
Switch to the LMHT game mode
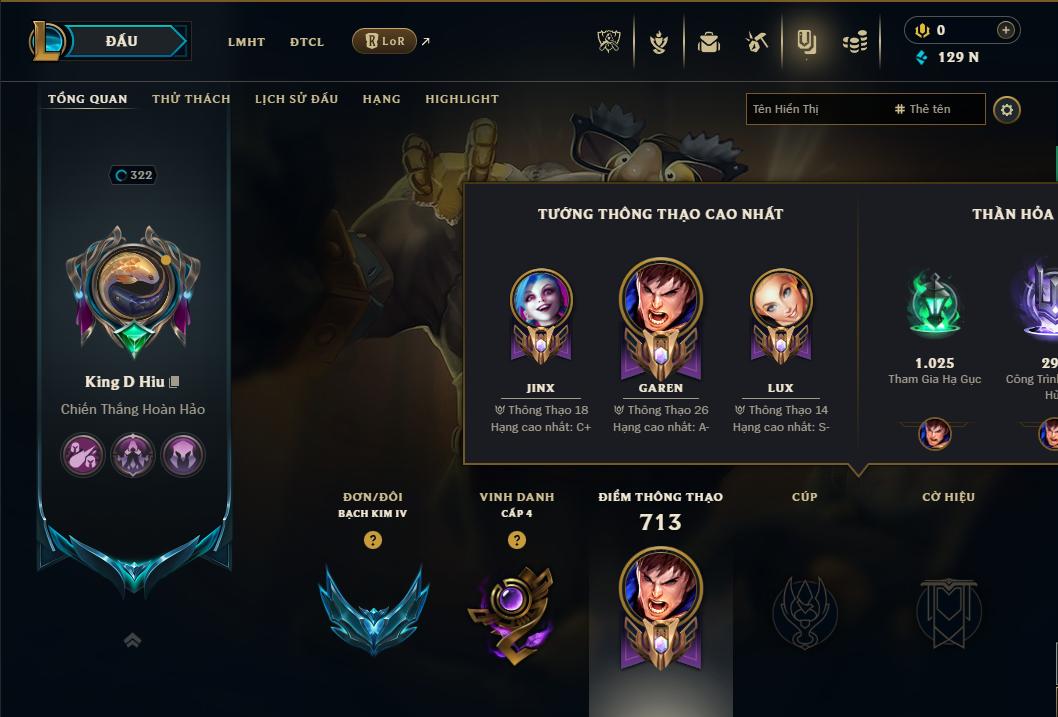click(x=246, y=42)
